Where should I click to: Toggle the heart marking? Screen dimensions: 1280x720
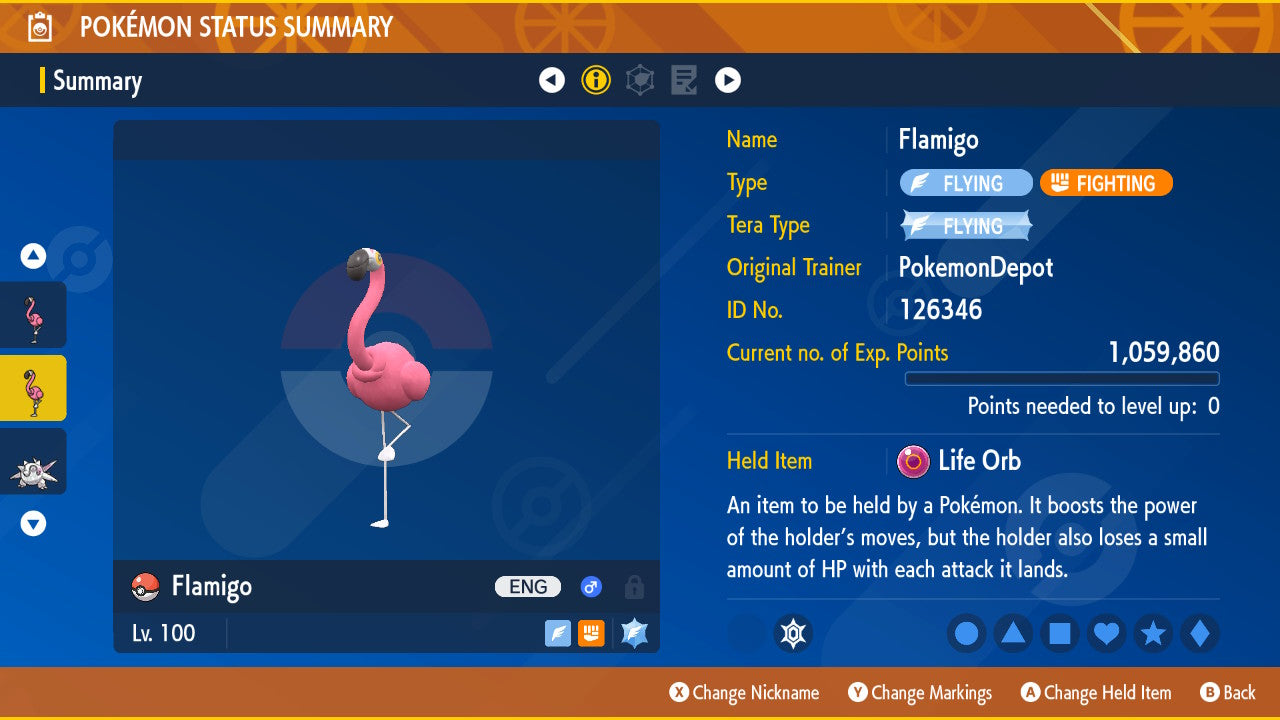[1107, 634]
